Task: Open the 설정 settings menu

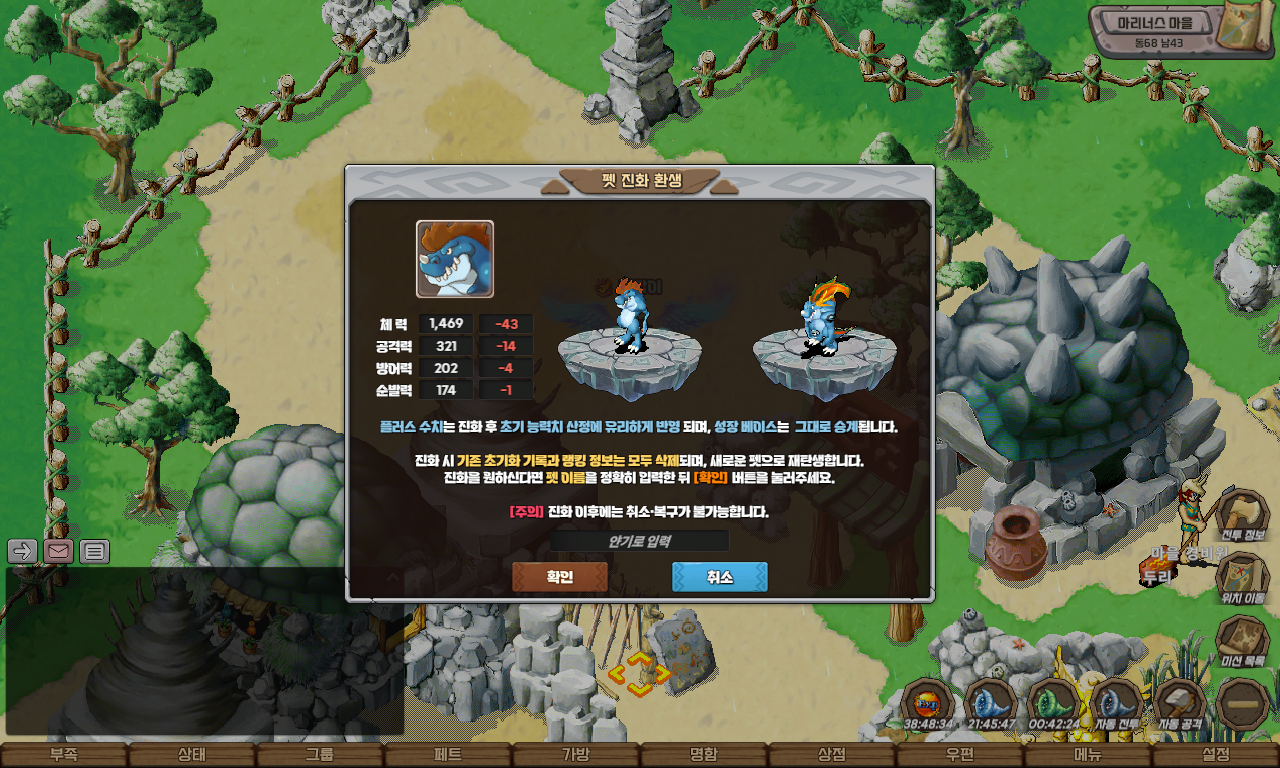Action: point(1216,755)
